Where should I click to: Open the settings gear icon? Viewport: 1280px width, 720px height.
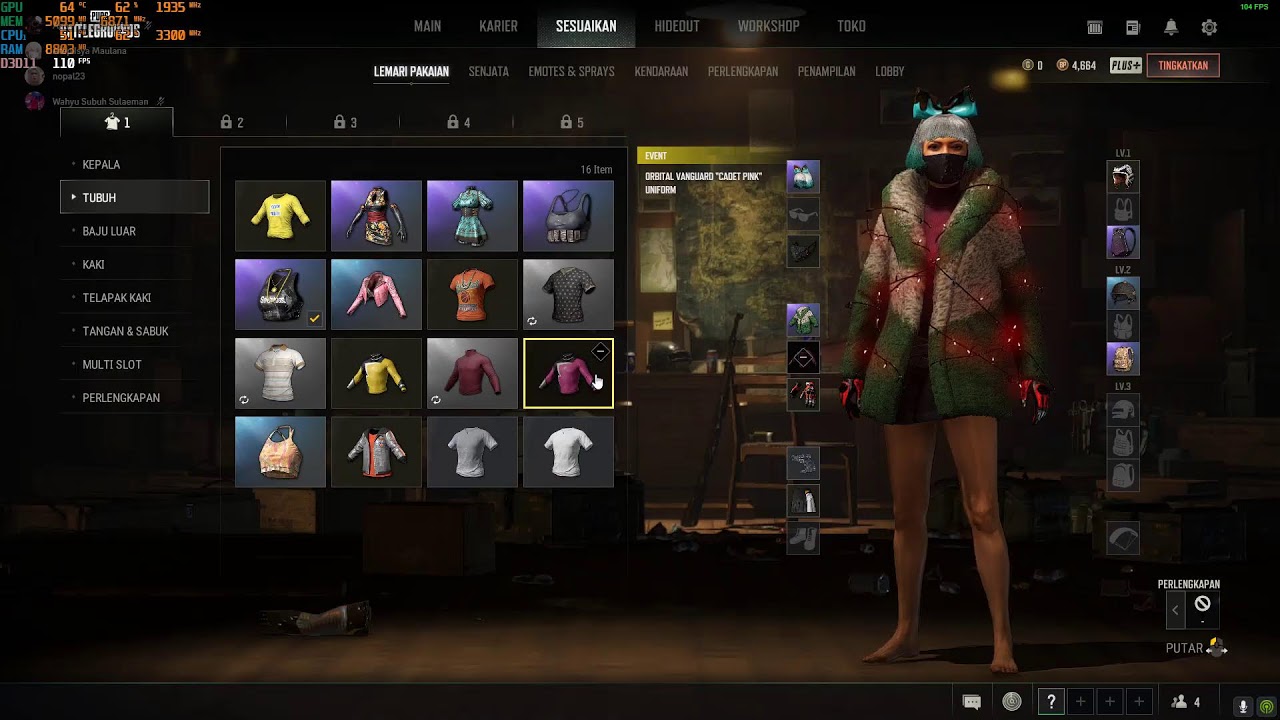tap(1209, 28)
